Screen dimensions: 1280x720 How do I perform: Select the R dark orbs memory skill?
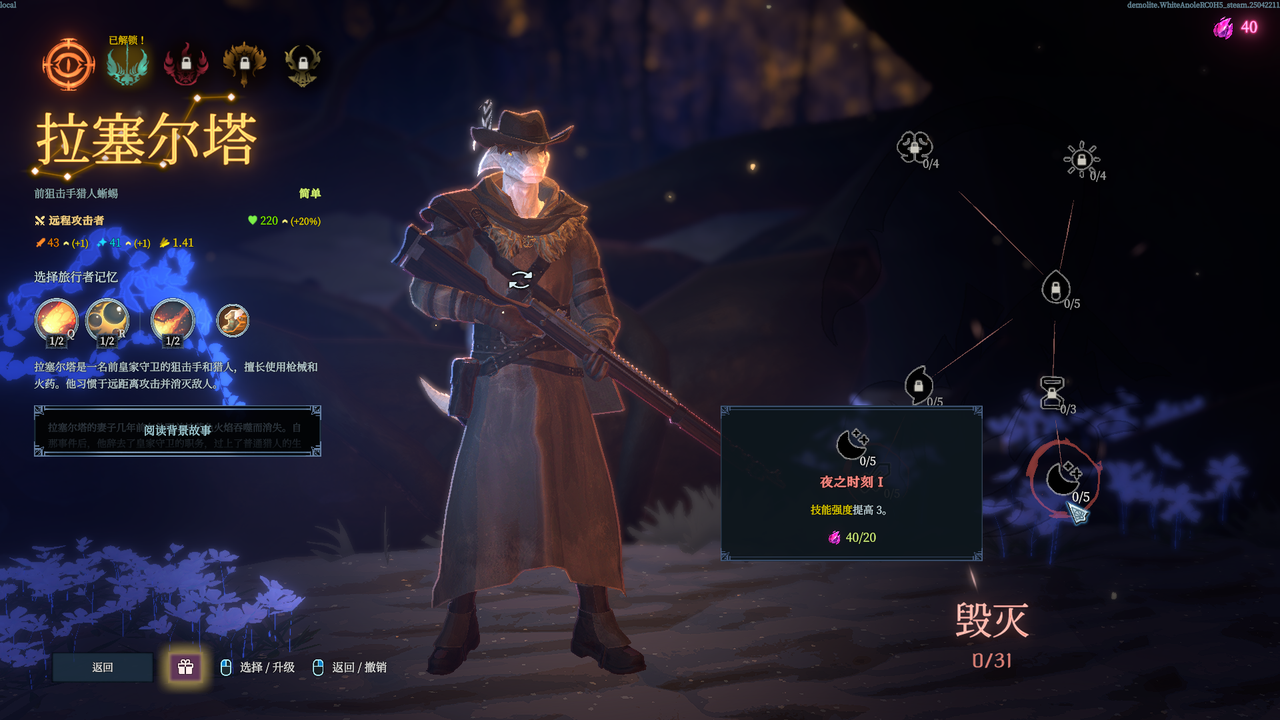(x=107, y=321)
